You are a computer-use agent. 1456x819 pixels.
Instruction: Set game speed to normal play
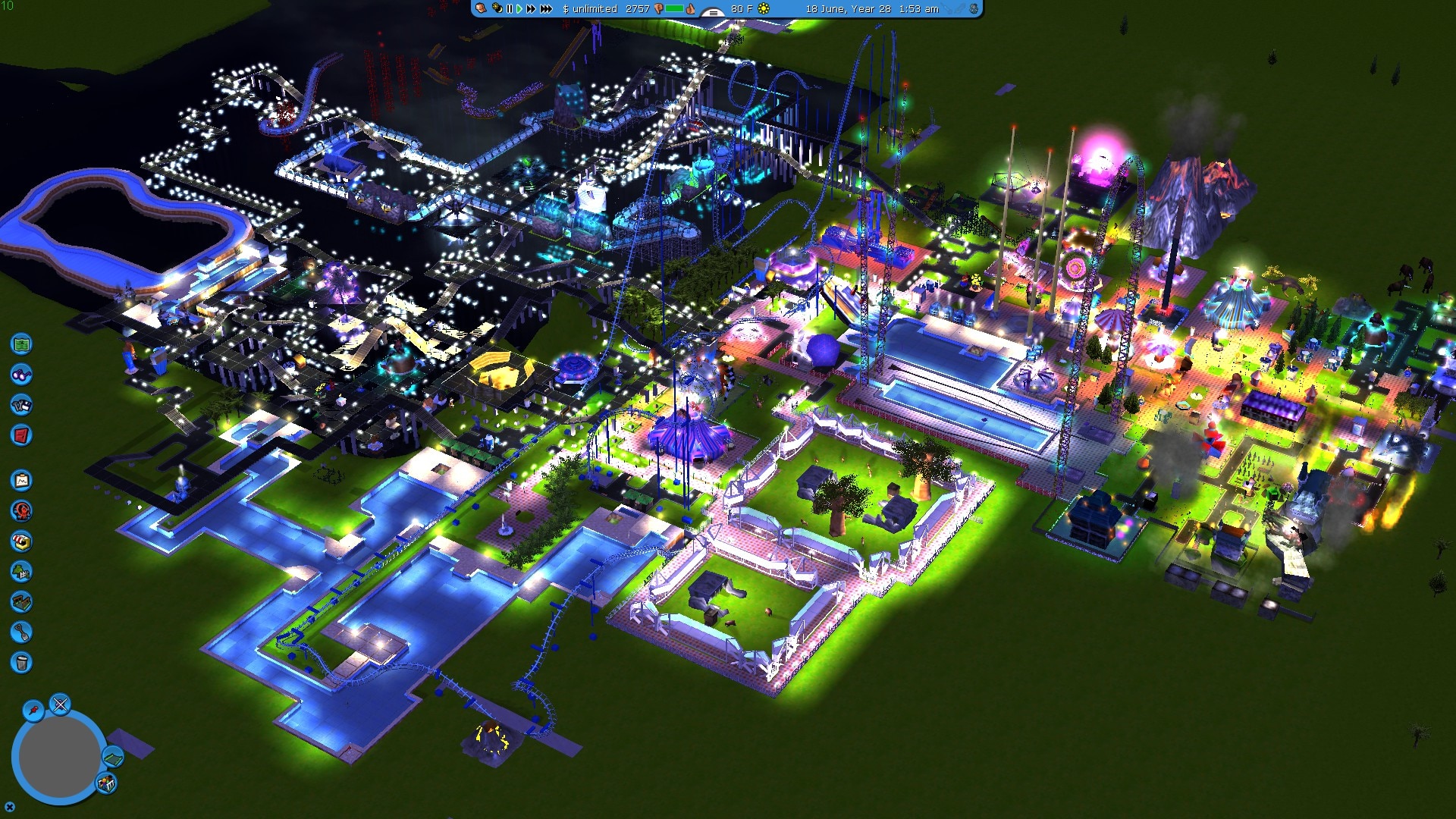(x=519, y=9)
